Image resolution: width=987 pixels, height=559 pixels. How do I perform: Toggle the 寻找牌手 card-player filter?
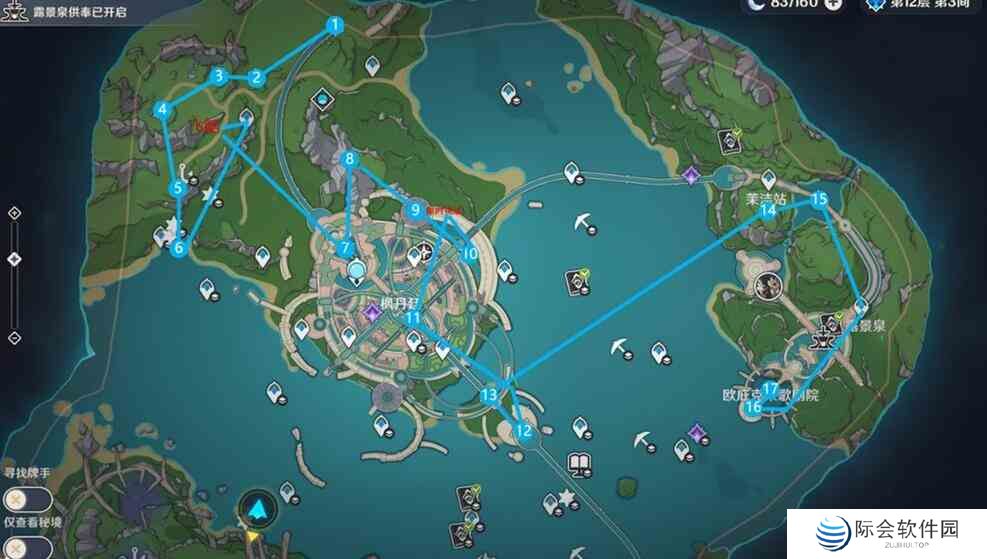(16, 498)
